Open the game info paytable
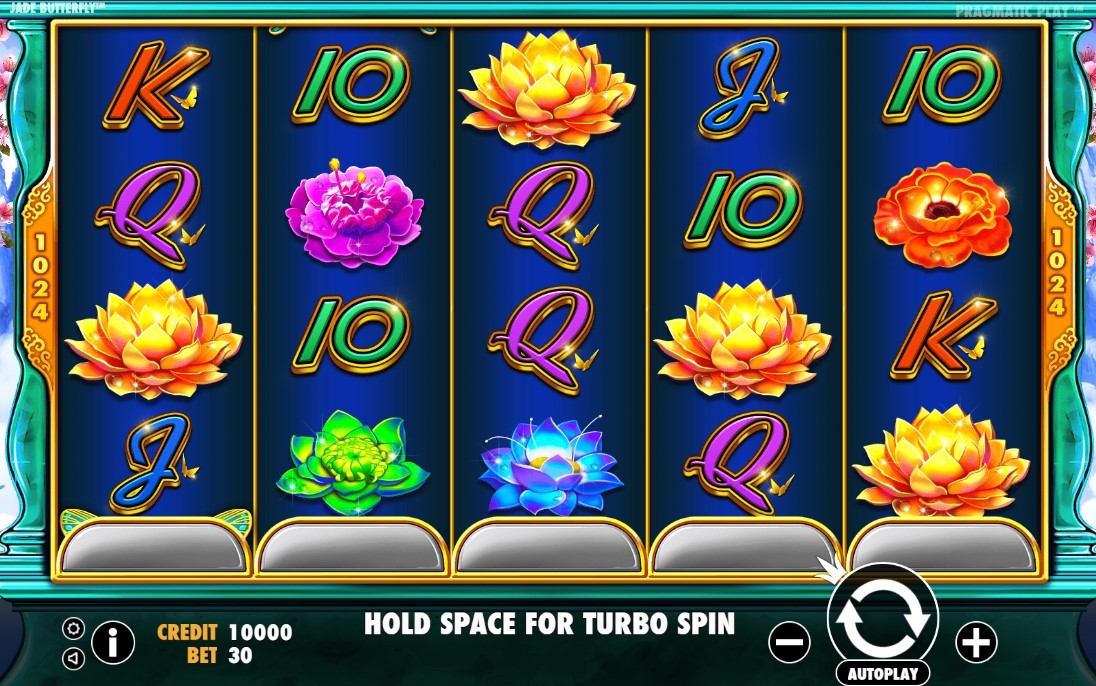The image size is (1096, 686). [x=113, y=642]
